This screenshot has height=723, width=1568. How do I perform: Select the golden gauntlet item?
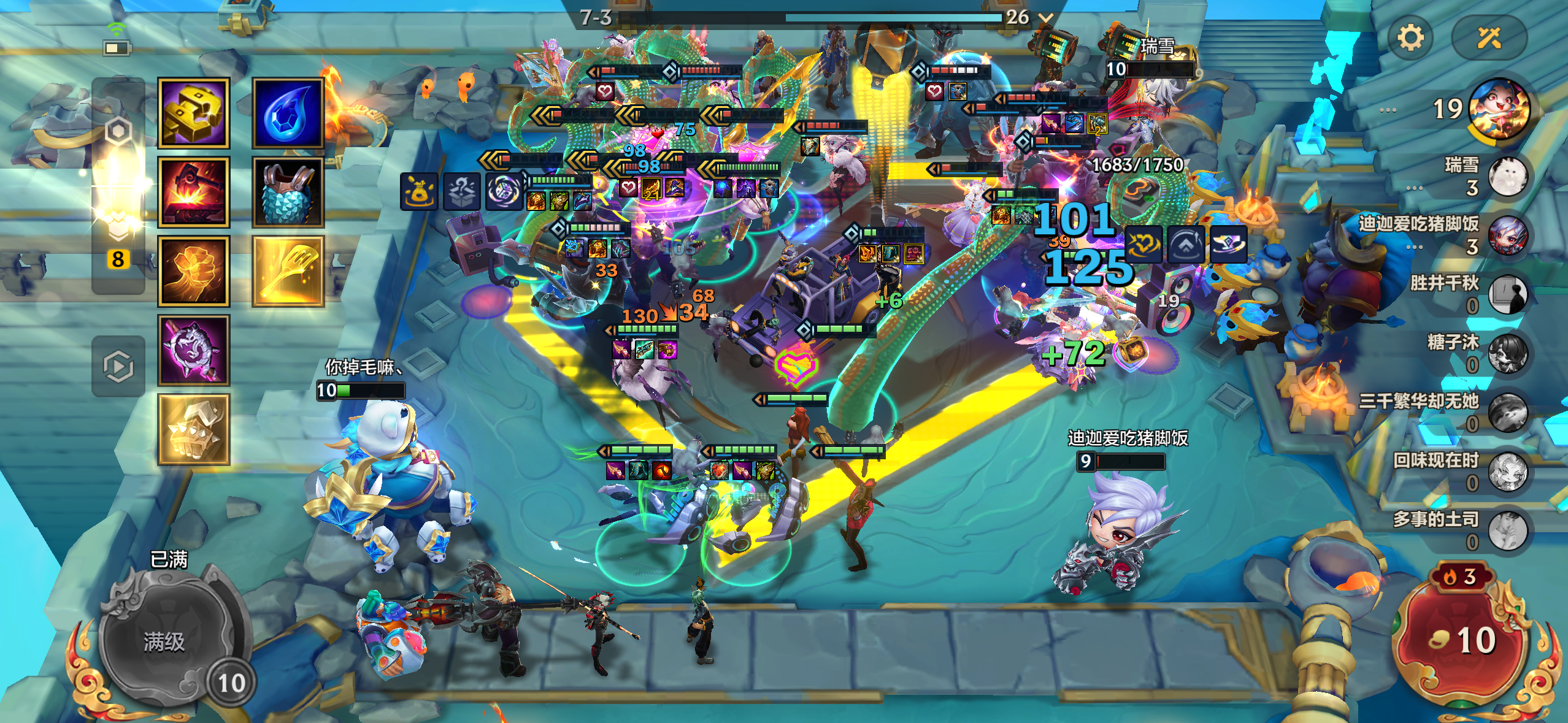click(194, 113)
